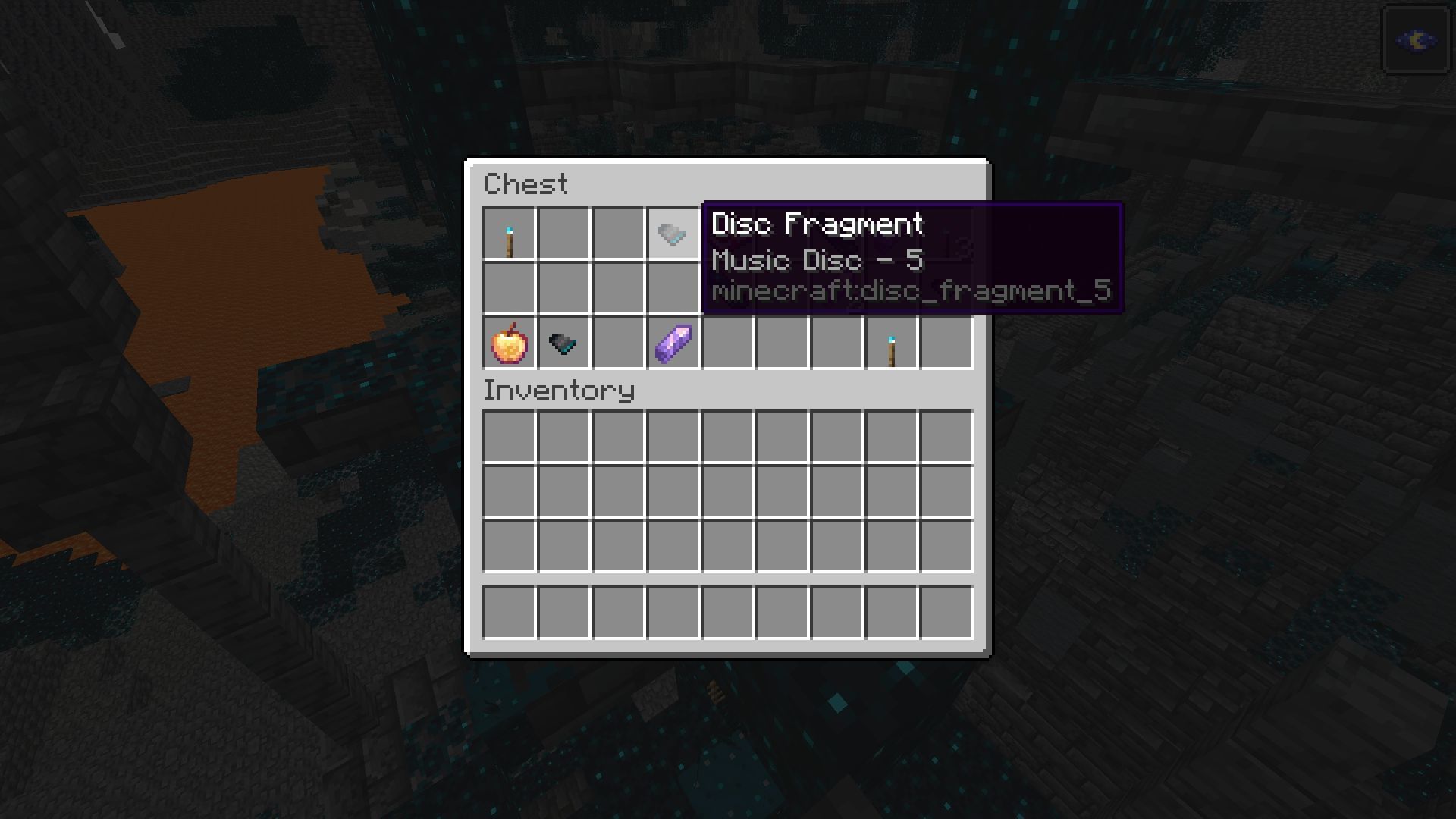This screenshot has width=1456, height=819.
Task: Click the Inventory section label
Action: [x=559, y=391]
